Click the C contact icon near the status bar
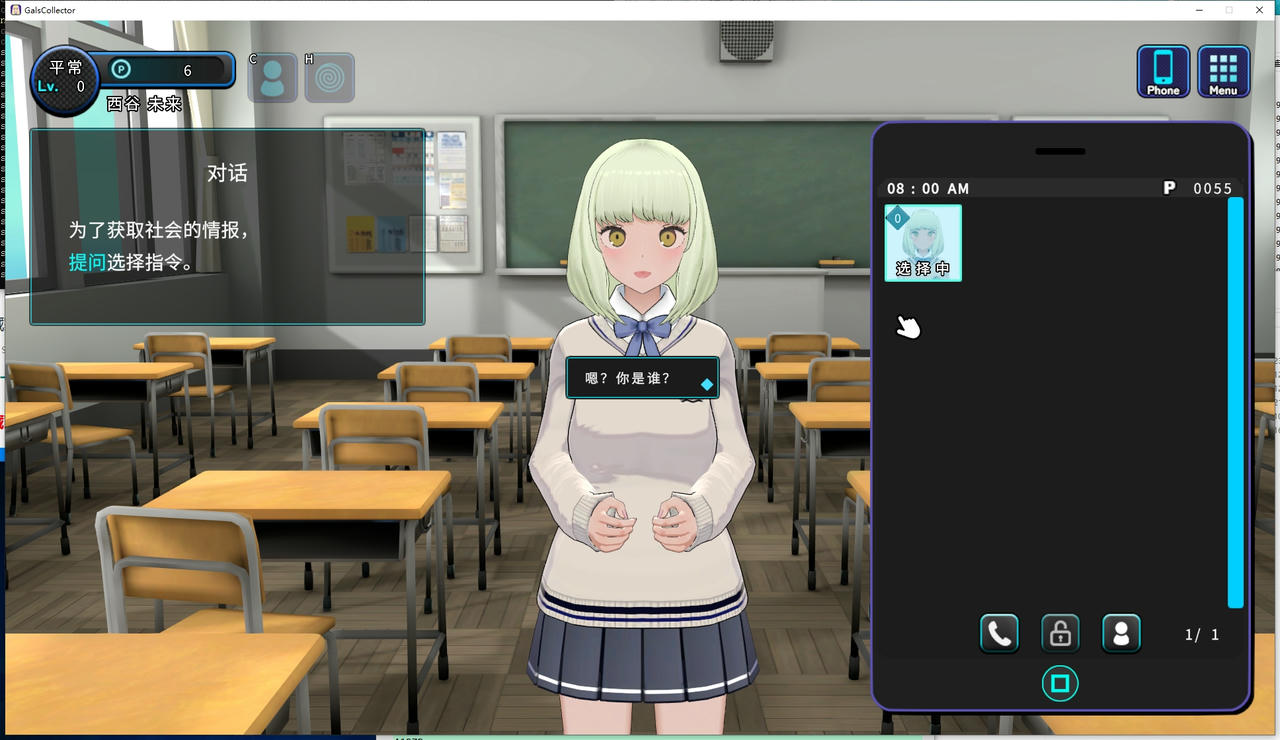Viewport: 1280px width, 740px height. [271, 76]
